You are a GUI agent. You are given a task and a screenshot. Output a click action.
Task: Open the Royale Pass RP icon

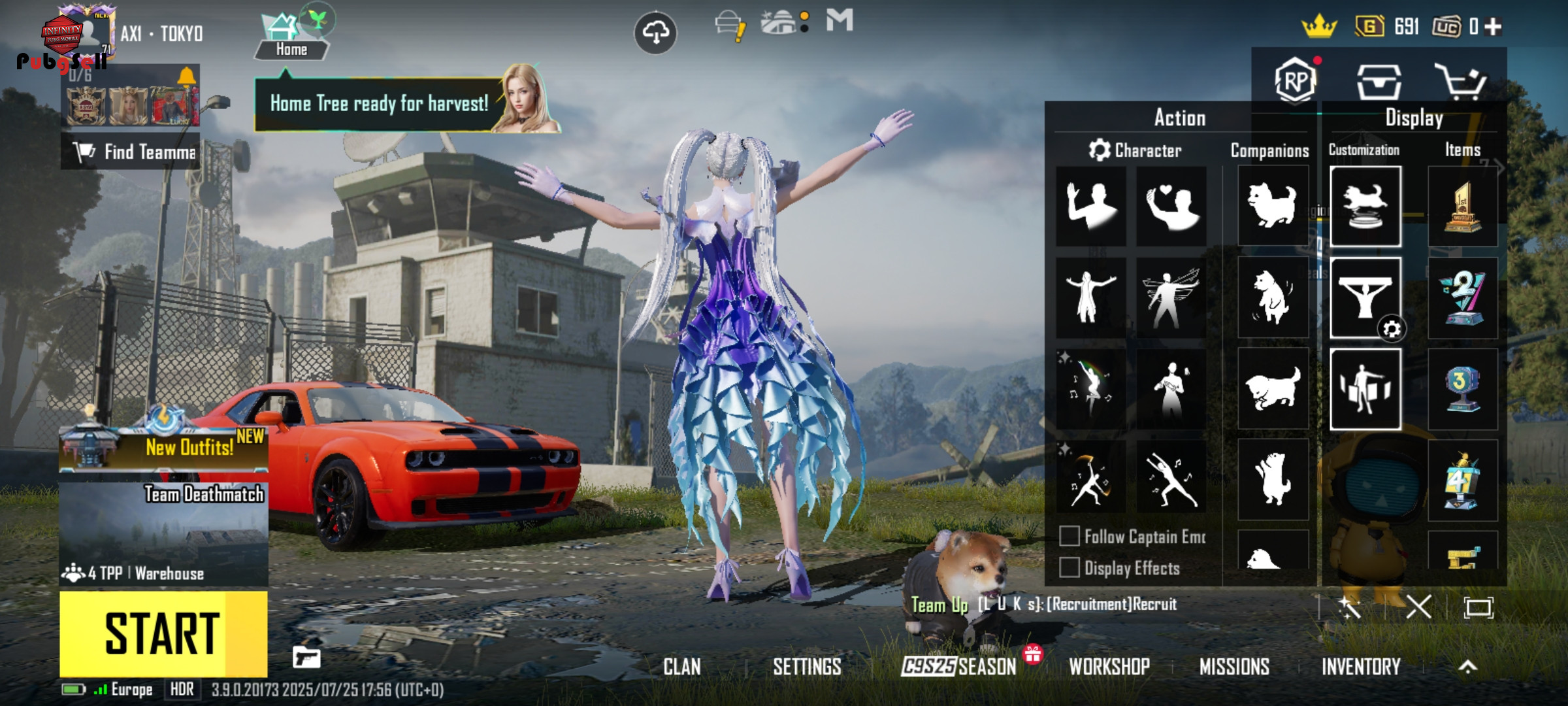[1295, 82]
